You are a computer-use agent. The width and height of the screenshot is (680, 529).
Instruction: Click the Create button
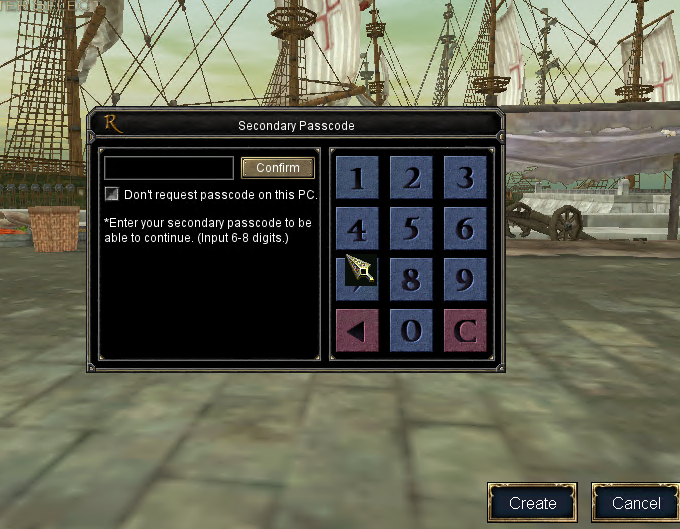coord(532,503)
